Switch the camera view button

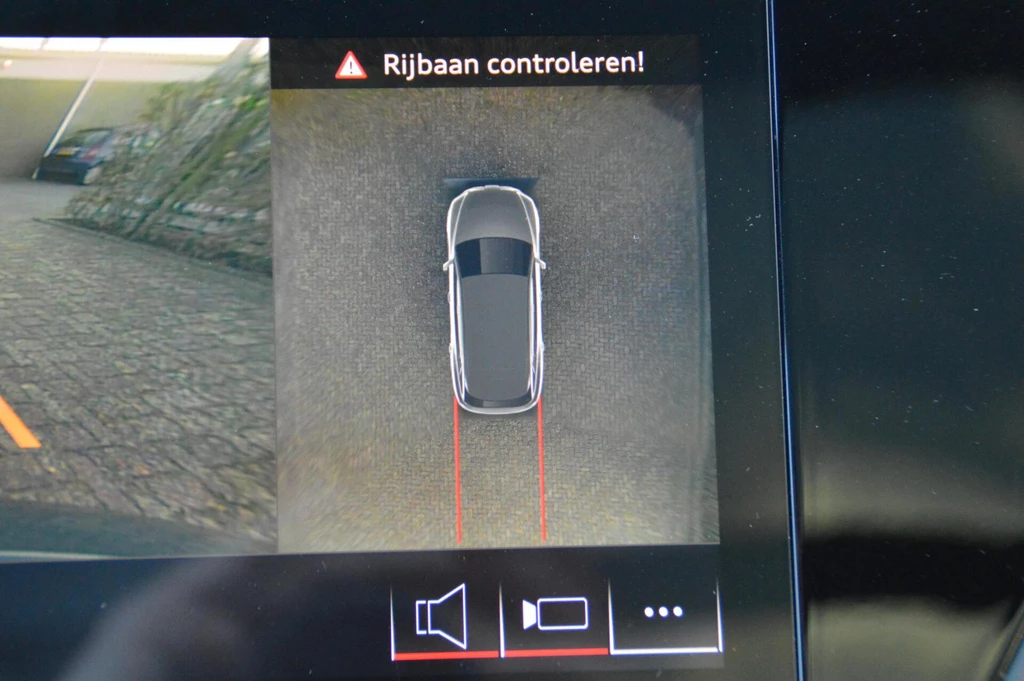click(555, 614)
